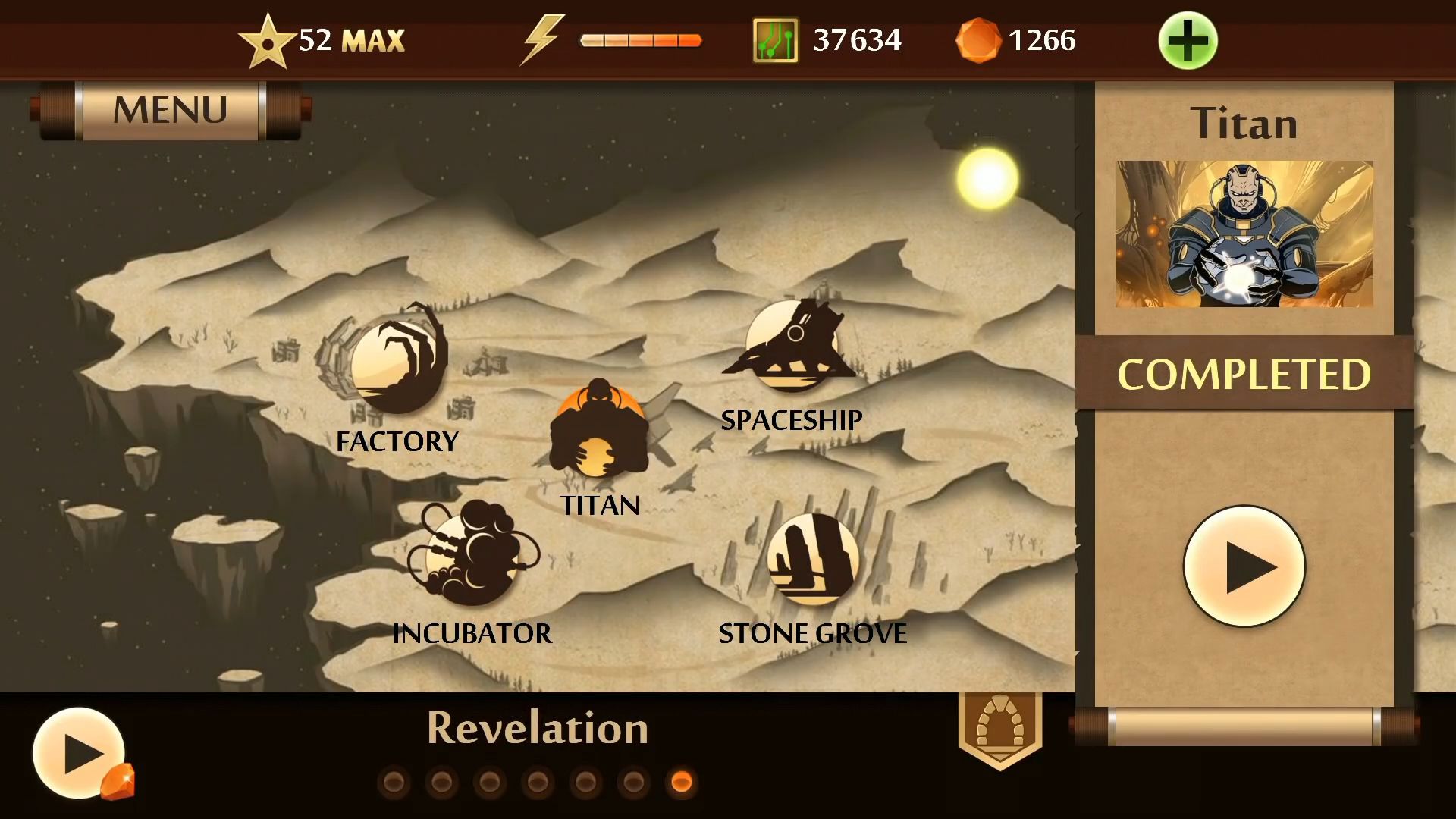1456x819 pixels.
Task: Tap the gem play button in the corner
Action: (80, 753)
